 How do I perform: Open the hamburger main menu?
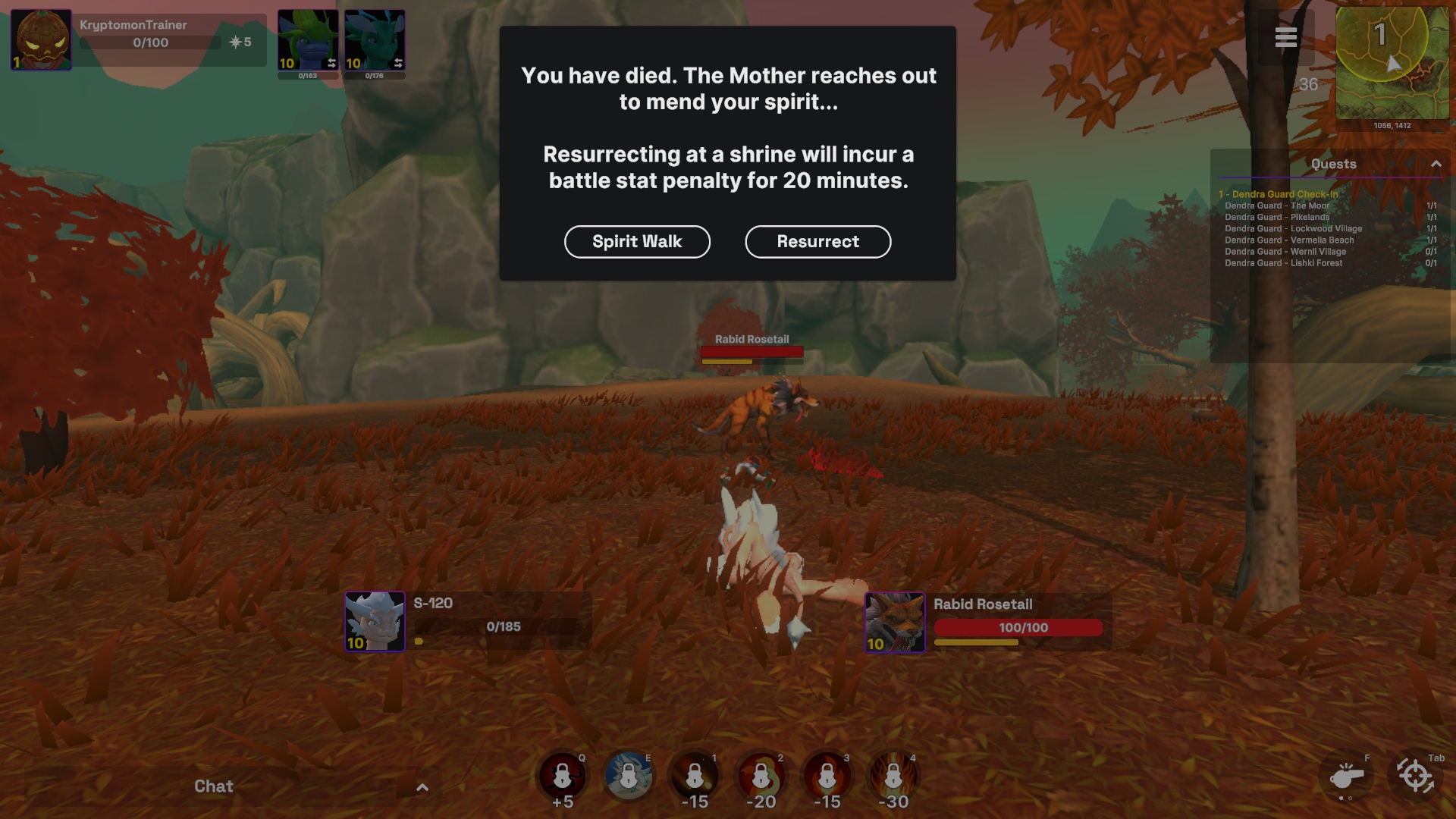[1285, 37]
